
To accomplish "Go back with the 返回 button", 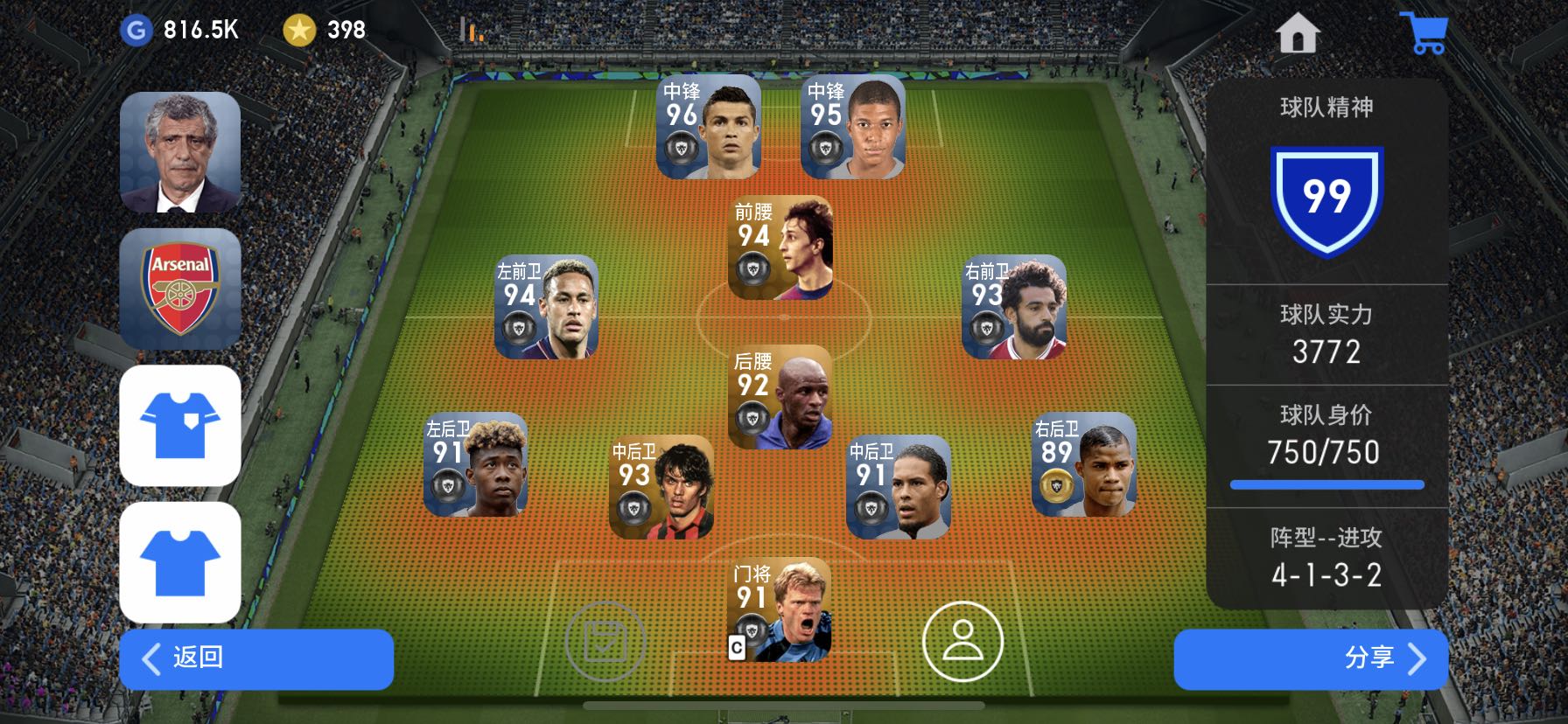I will click(x=255, y=658).
